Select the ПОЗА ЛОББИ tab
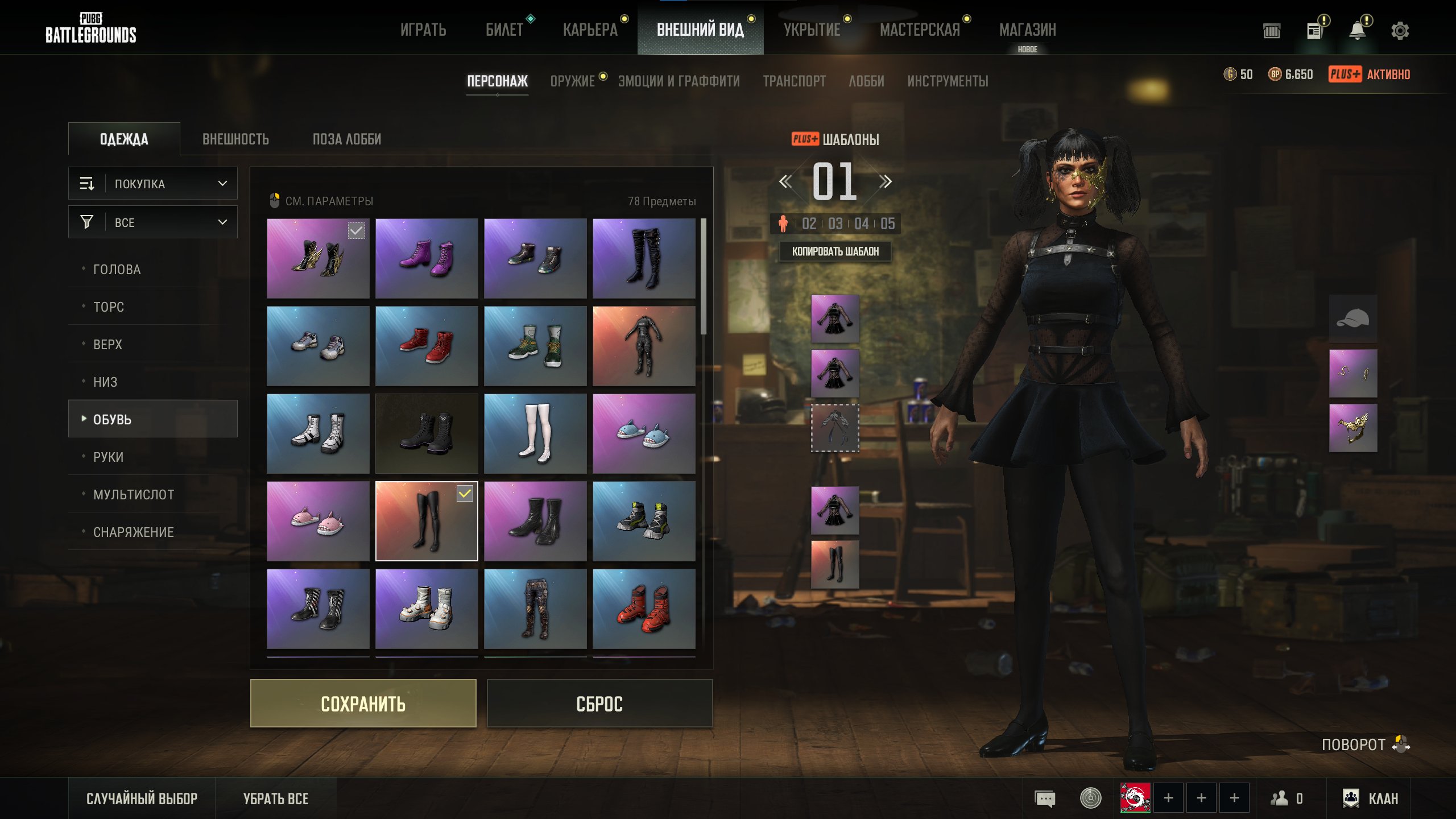This screenshot has width=1456, height=819. point(347,139)
